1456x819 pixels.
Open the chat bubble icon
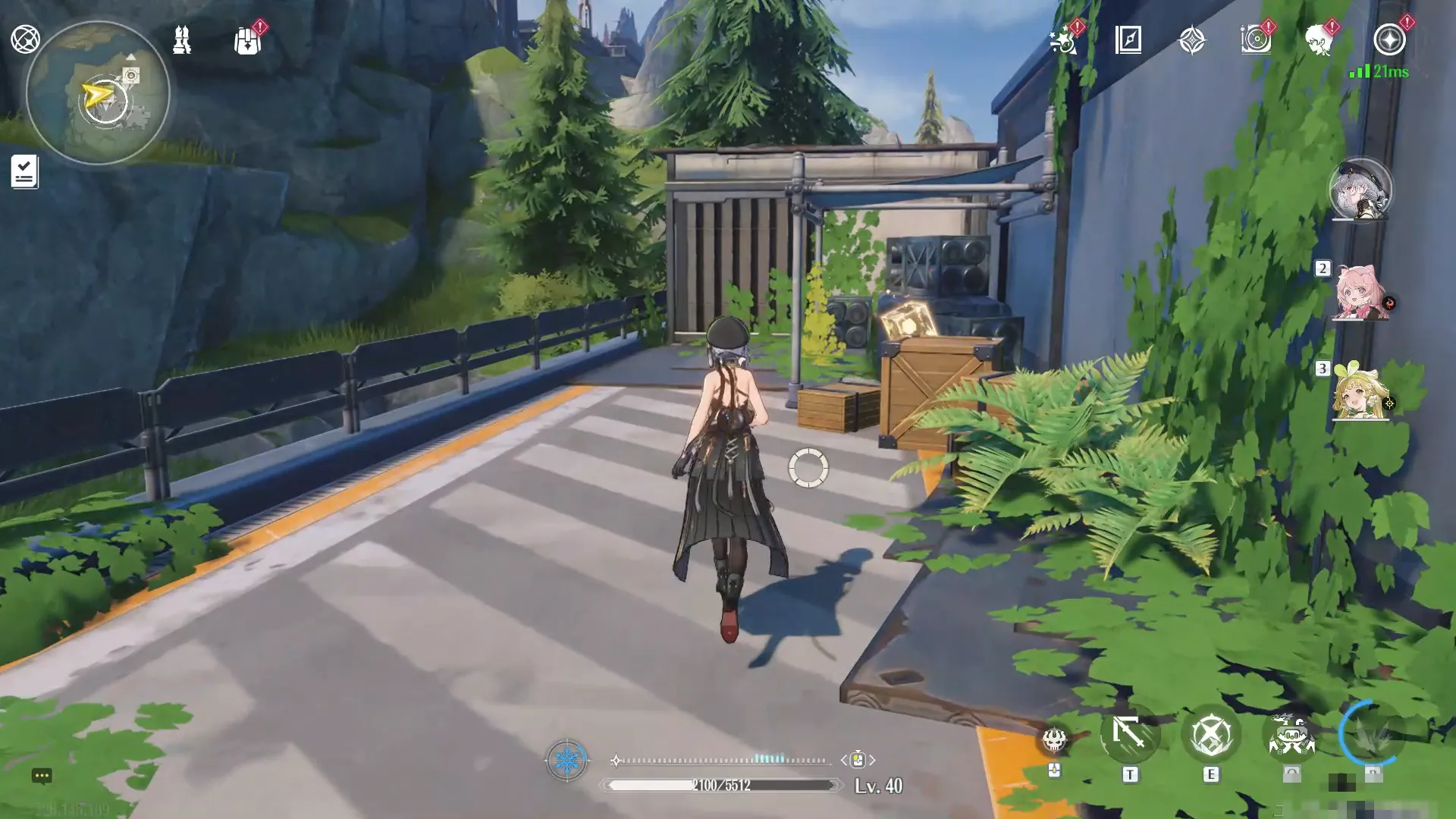(x=42, y=775)
